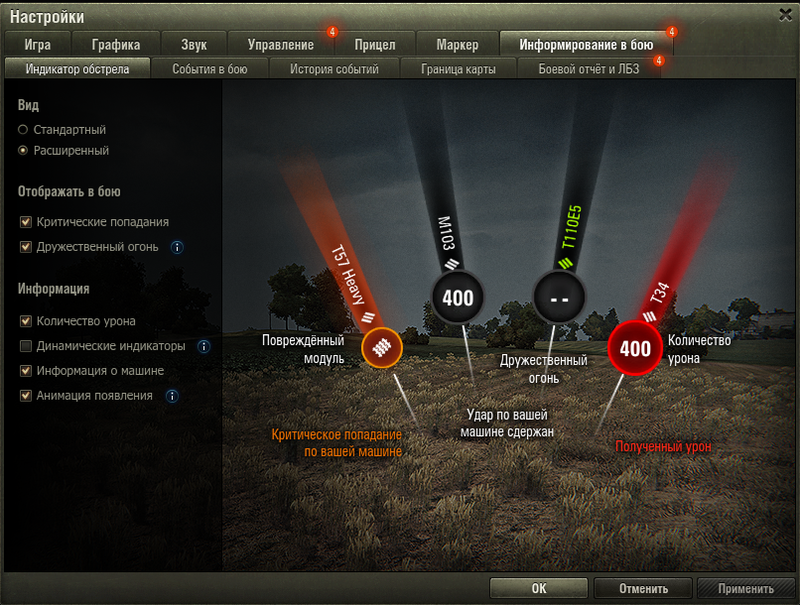Select the Расширенный view option
The image size is (800, 605).
click(x=24, y=151)
